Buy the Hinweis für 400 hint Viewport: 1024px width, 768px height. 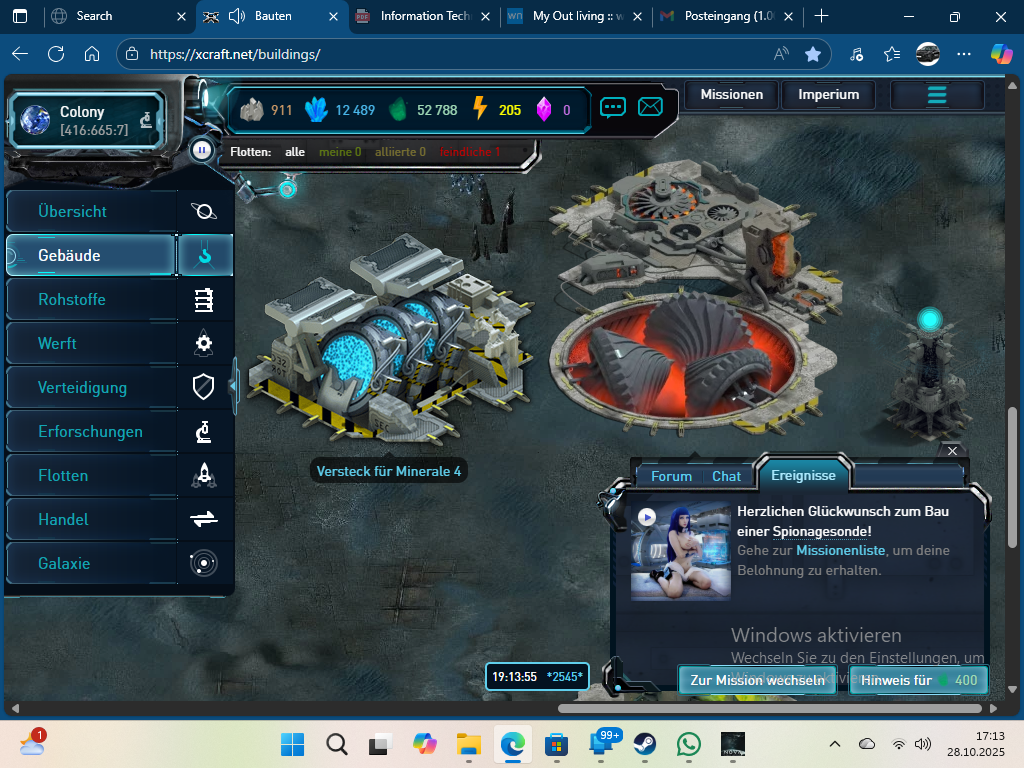919,680
